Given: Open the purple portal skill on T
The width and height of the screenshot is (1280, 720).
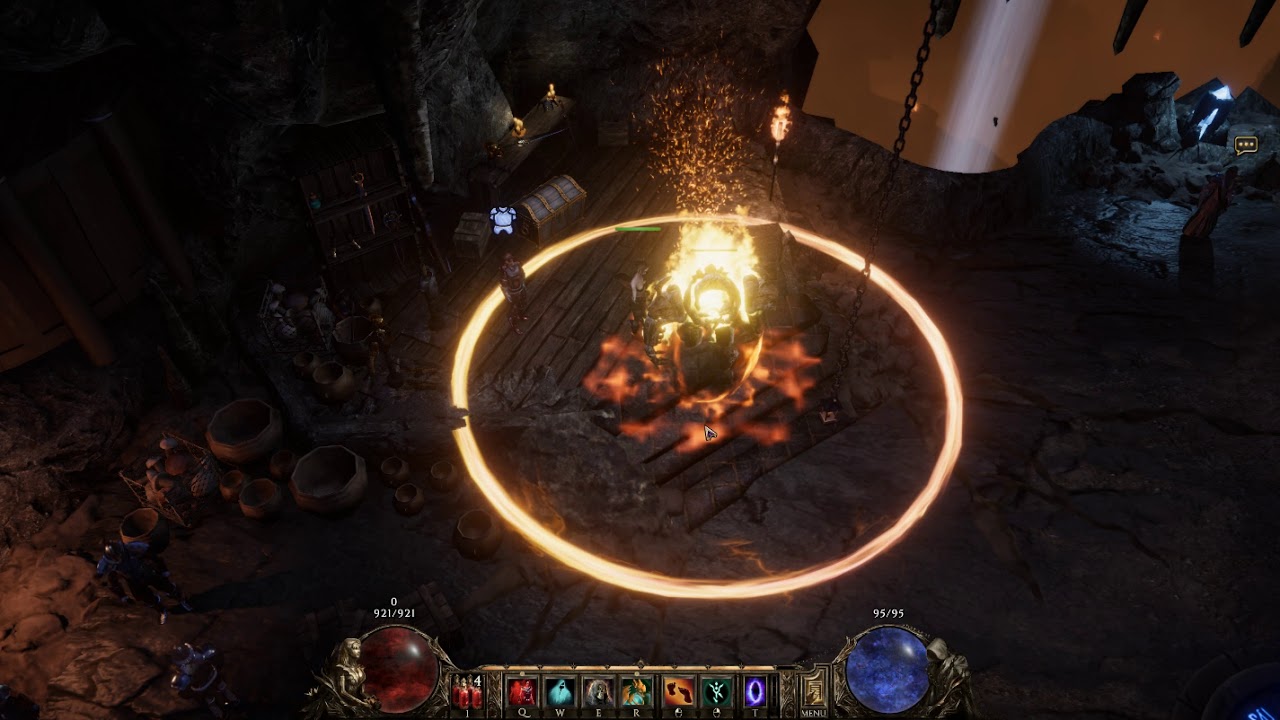Looking at the screenshot, I should coord(754,692).
